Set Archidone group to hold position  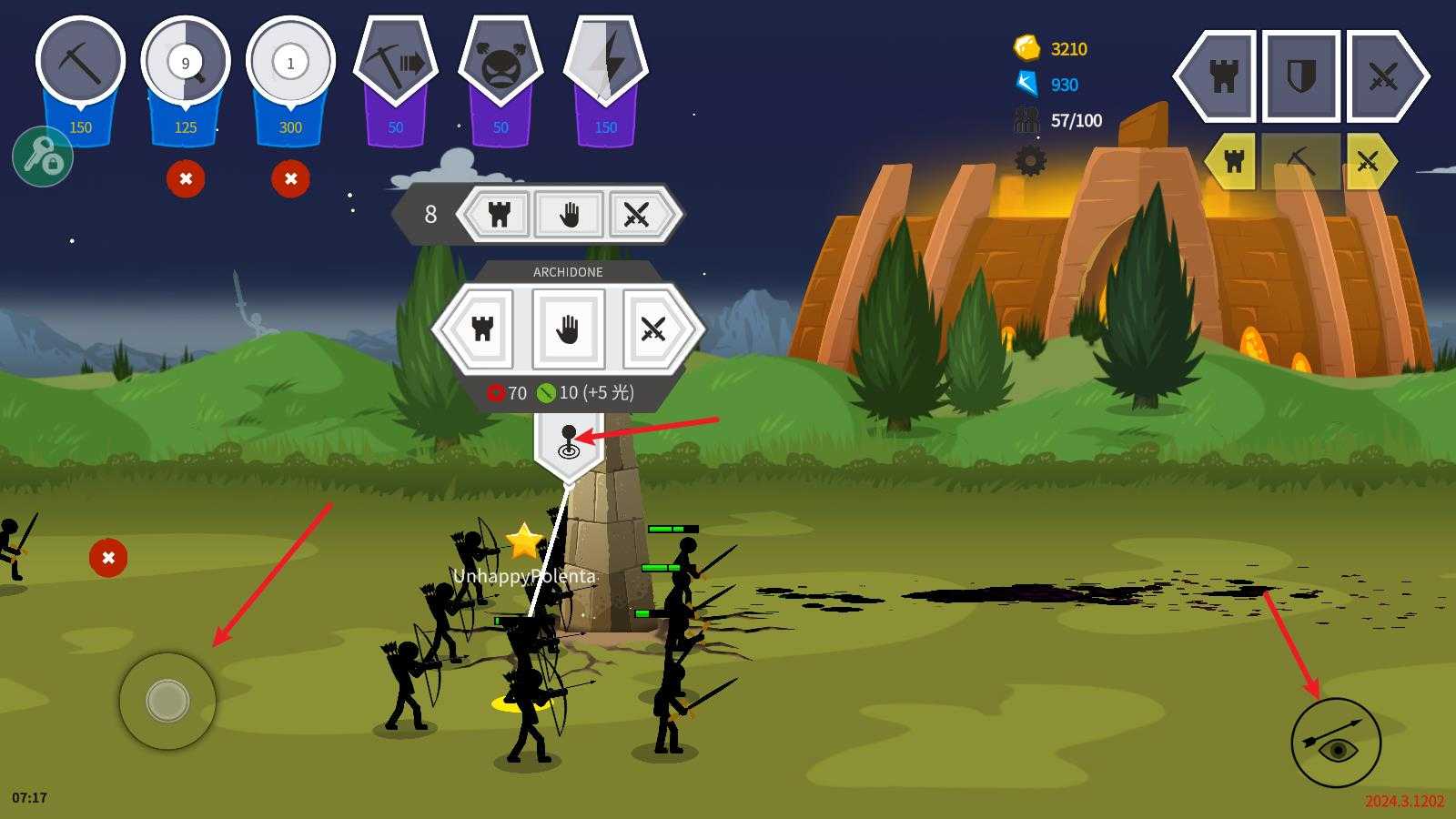pos(568,329)
